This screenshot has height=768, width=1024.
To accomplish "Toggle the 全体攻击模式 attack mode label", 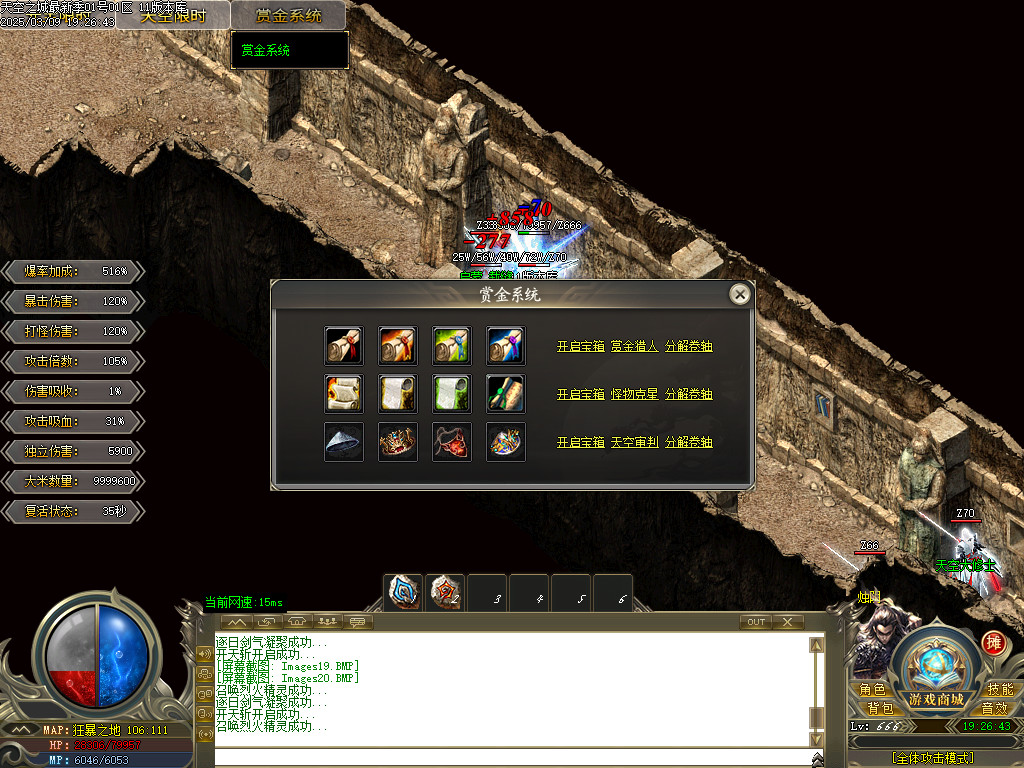I will 933,758.
